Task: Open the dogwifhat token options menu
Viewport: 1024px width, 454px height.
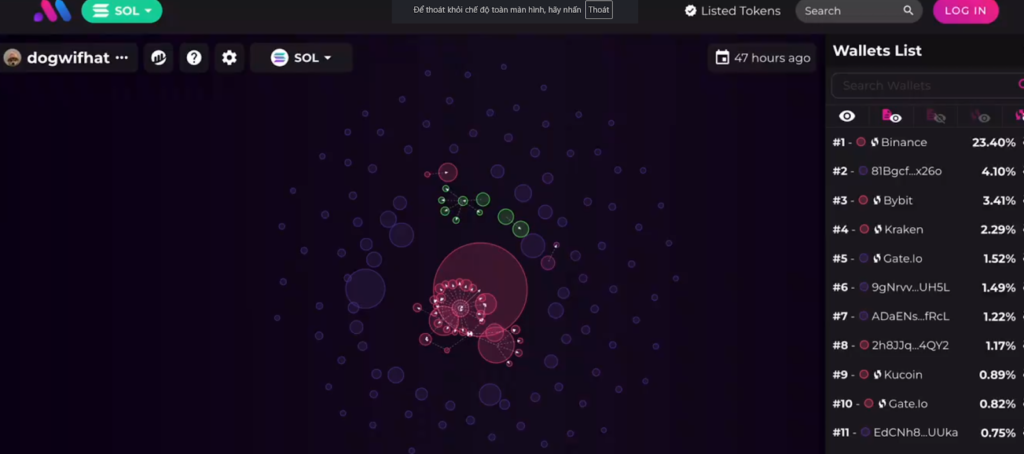Action: coord(122,58)
